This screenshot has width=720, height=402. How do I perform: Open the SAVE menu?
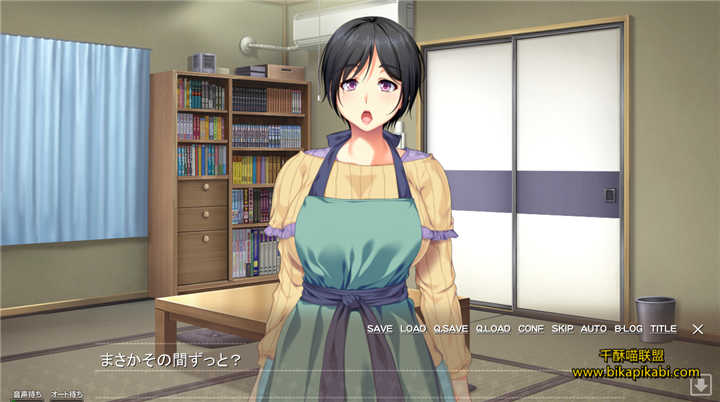coord(379,328)
